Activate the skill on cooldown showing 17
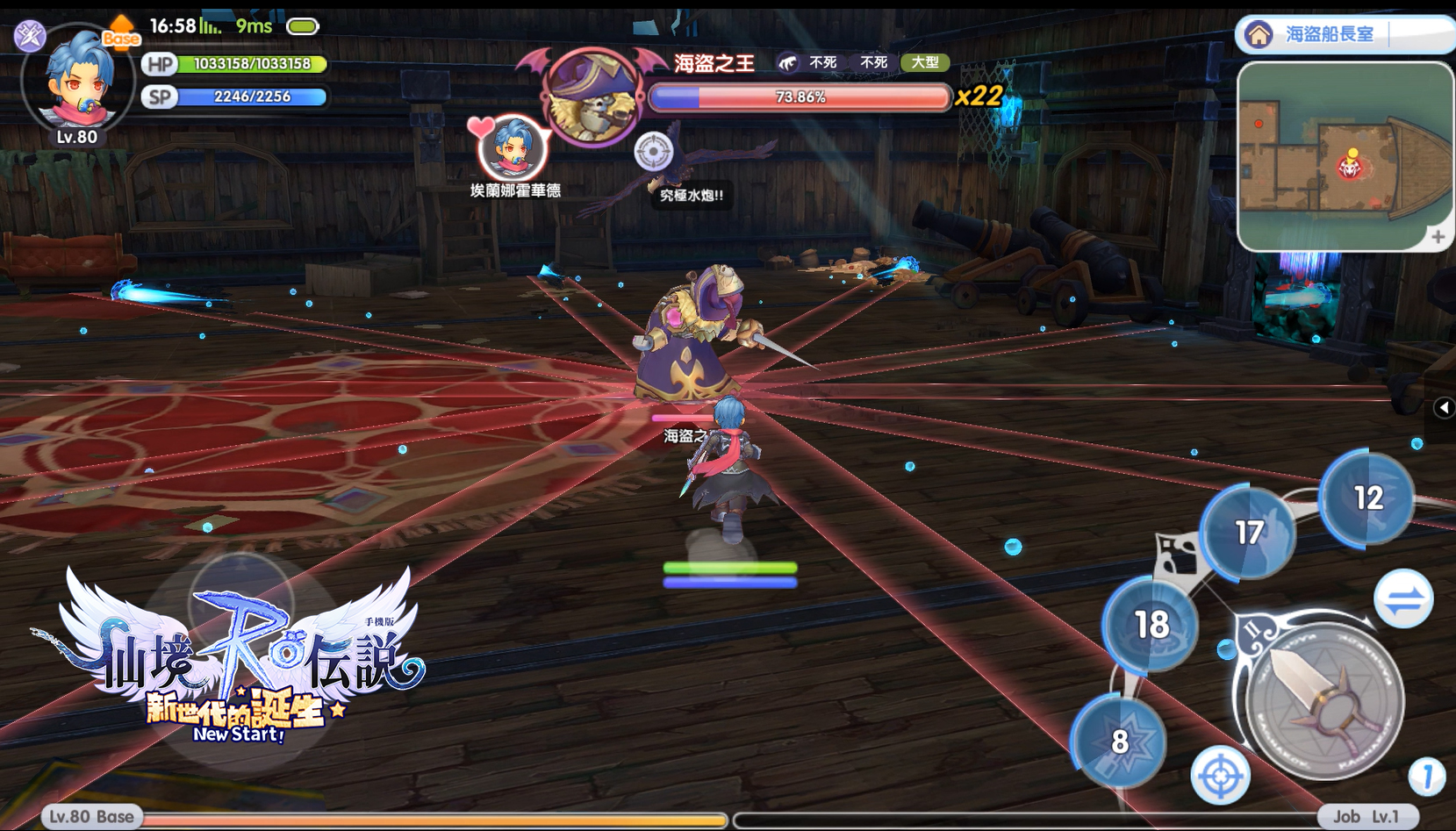 click(1248, 532)
